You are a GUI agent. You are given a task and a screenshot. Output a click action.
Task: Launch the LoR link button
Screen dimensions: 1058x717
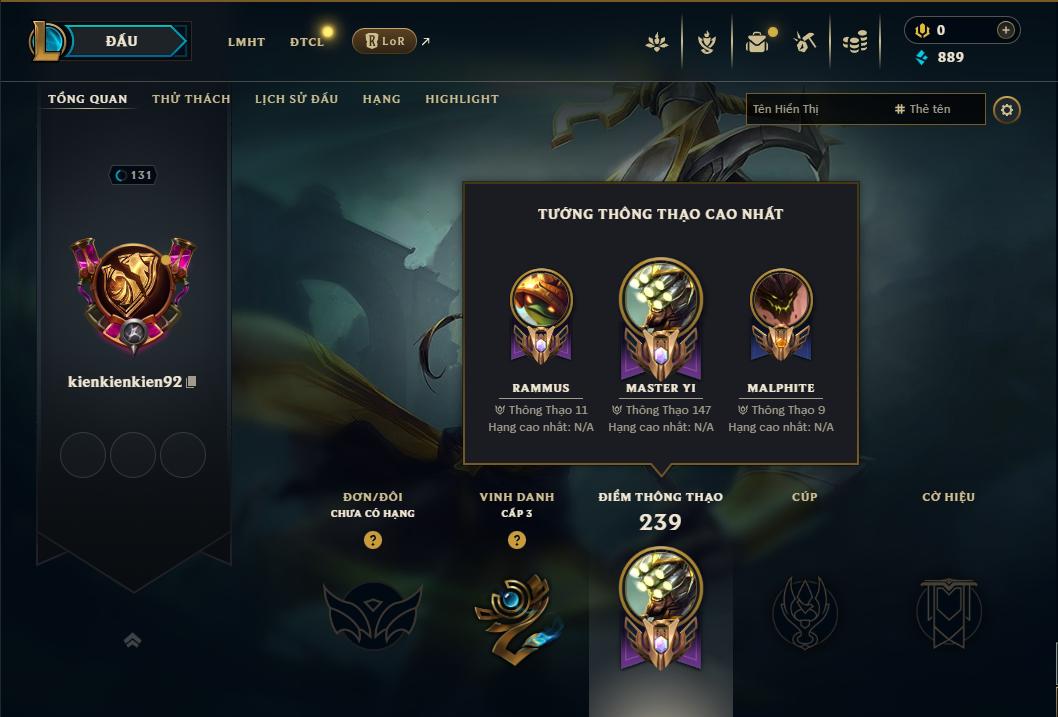tap(385, 41)
